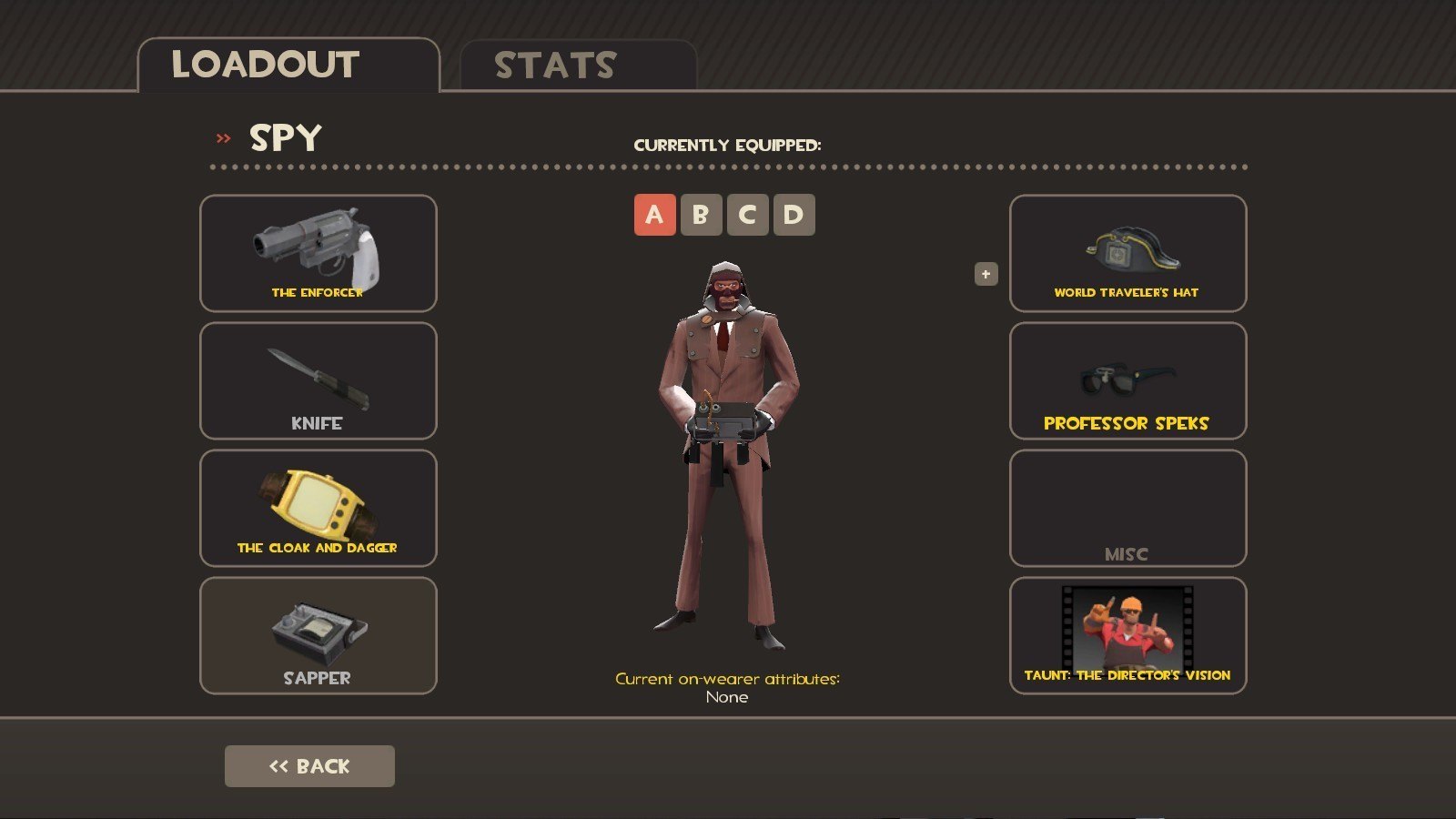The width and height of the screenshot is (1456, 819).
Task: Open the Loadout tab
Action: (288, 66)
